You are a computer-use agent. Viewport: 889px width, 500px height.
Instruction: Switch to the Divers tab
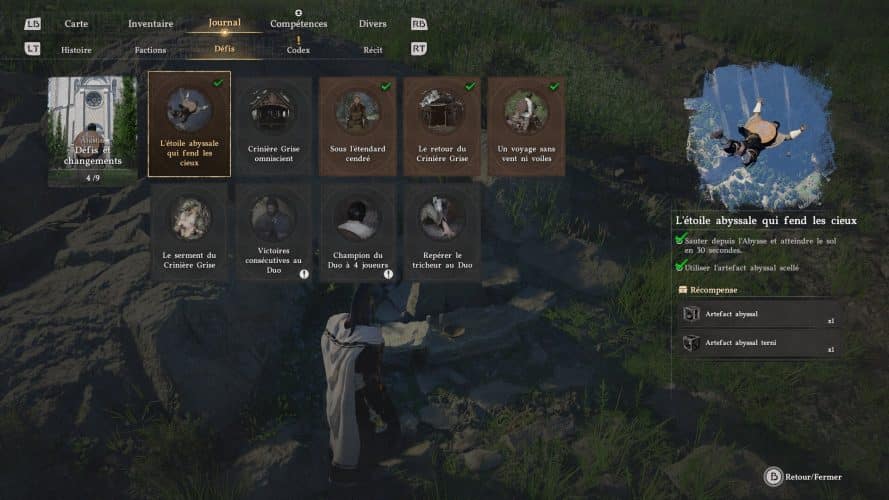[372, 24]
